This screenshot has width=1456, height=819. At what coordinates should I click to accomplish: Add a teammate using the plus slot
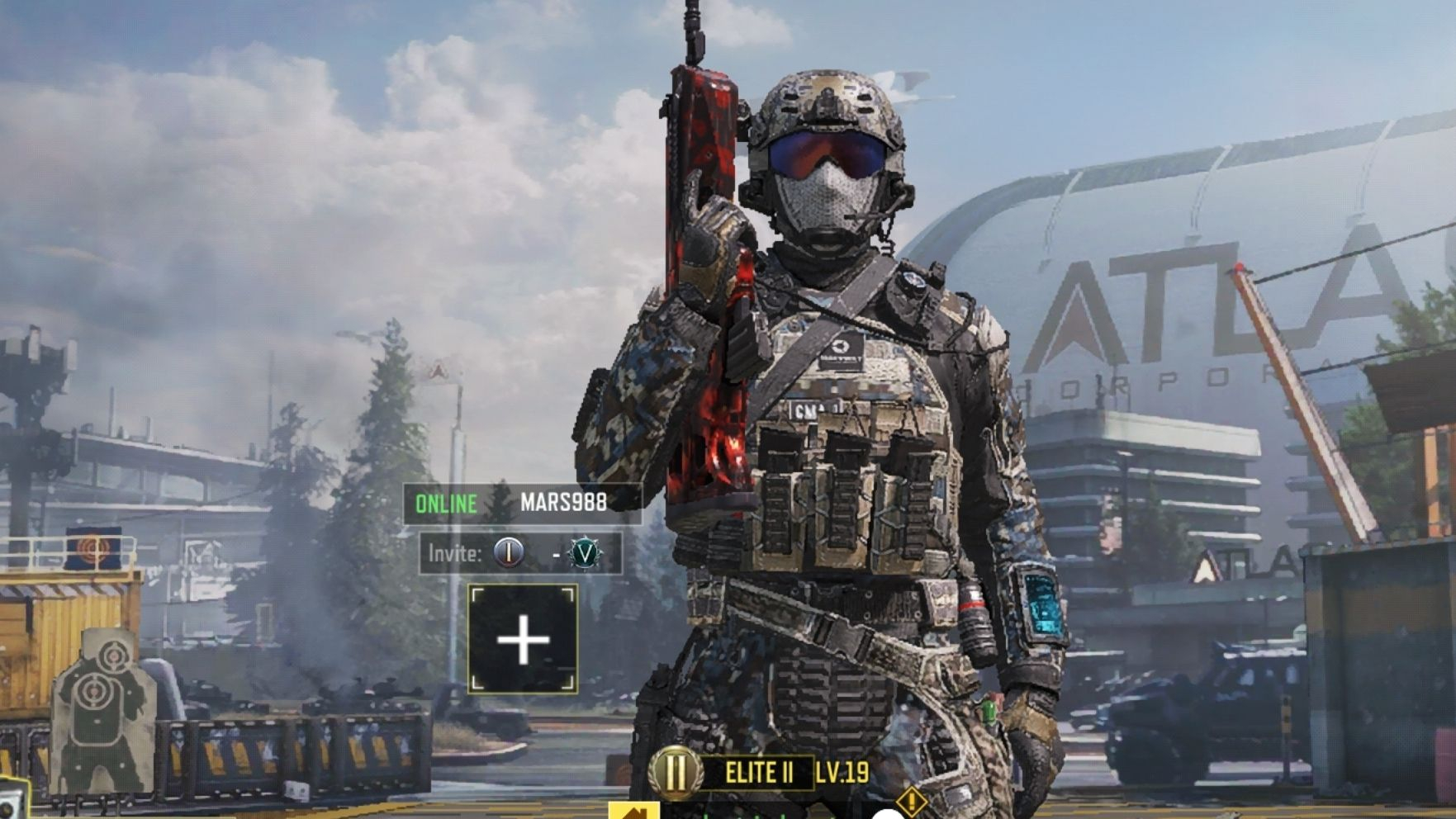point(523,639)
